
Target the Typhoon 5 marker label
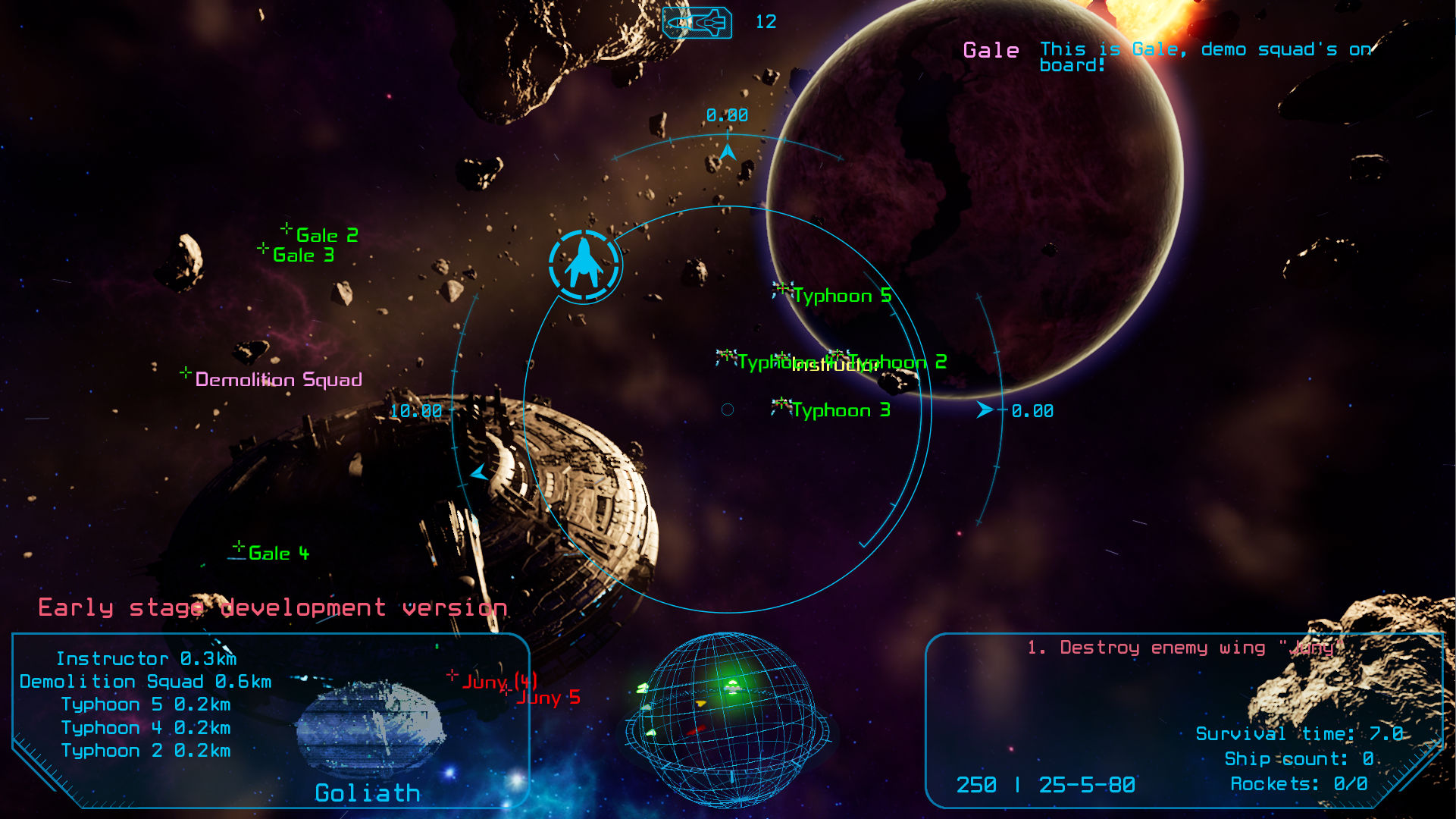pyautogui.click(x=841, y=296)
